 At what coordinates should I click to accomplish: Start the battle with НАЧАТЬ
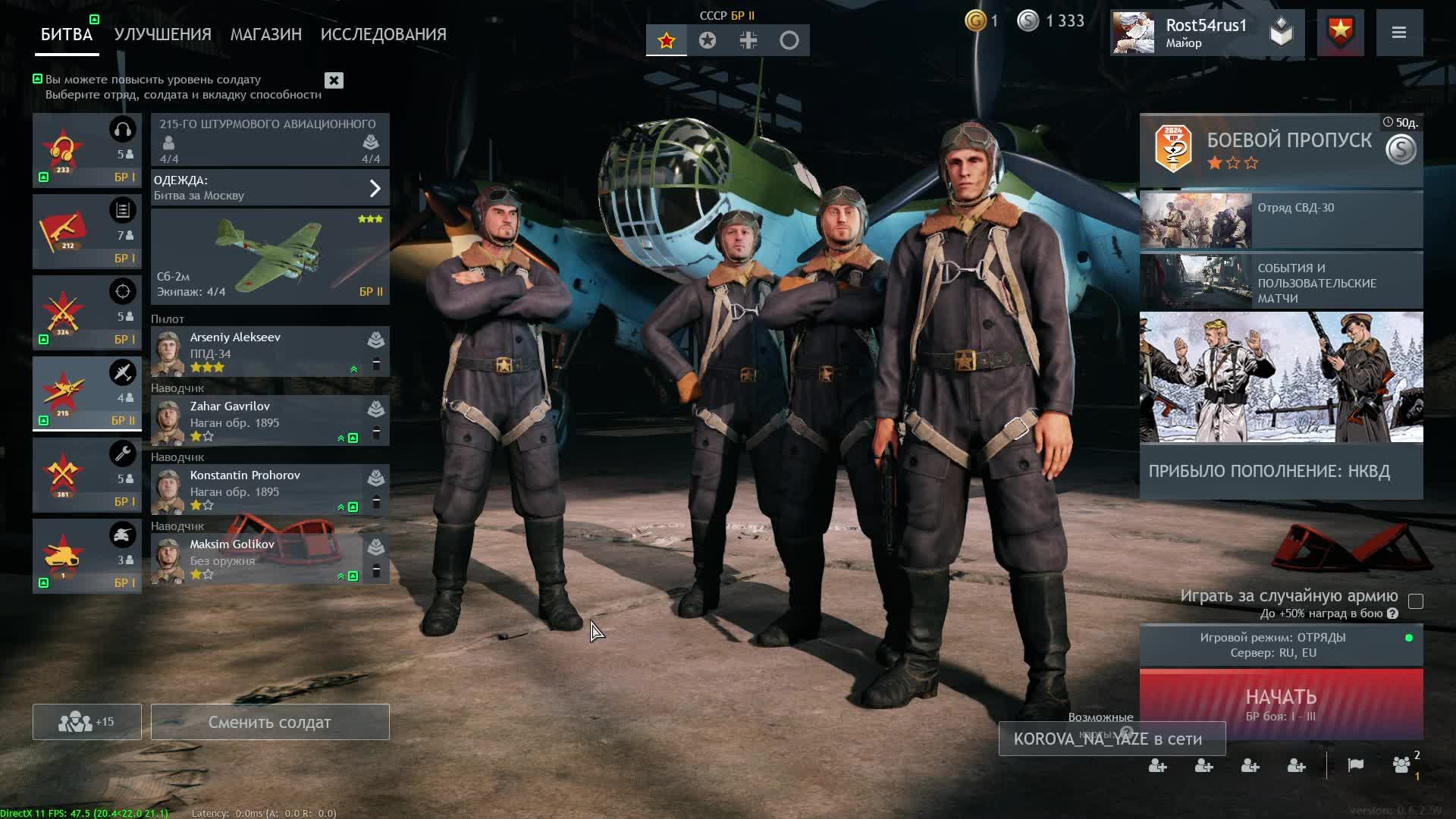click(x=1280, y=704)
